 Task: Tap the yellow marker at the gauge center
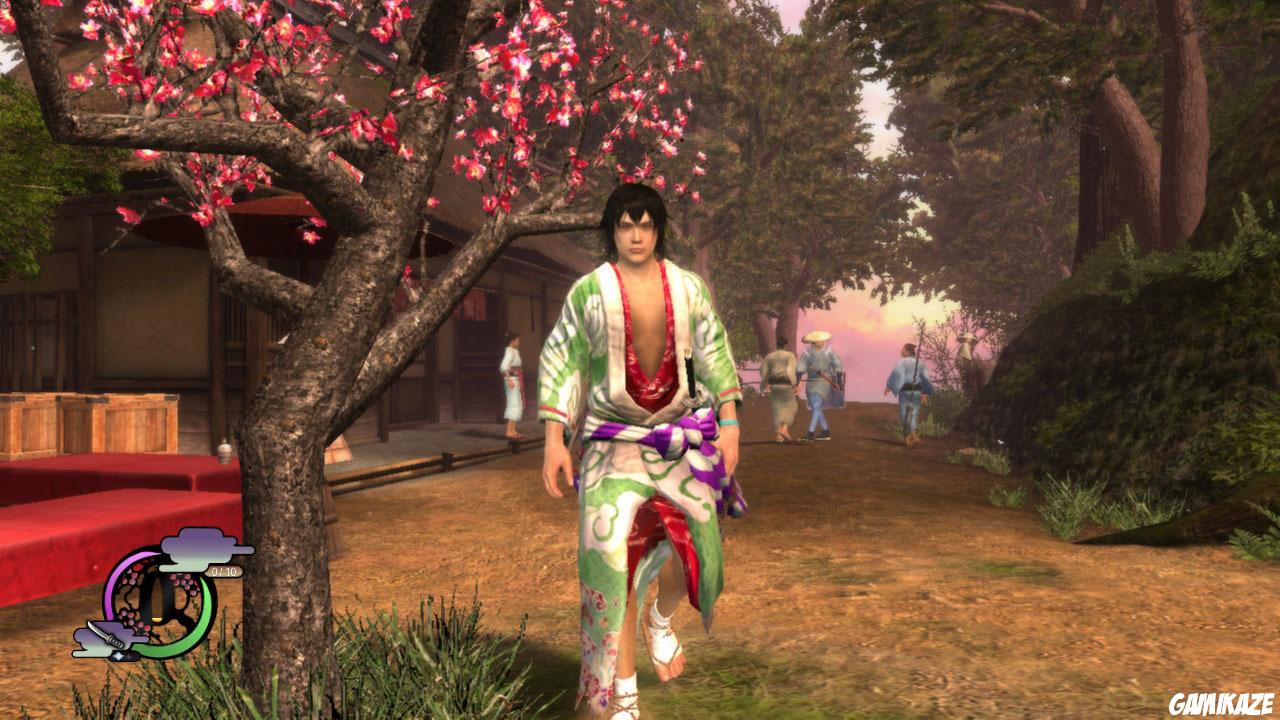click(x=158, y=618)
